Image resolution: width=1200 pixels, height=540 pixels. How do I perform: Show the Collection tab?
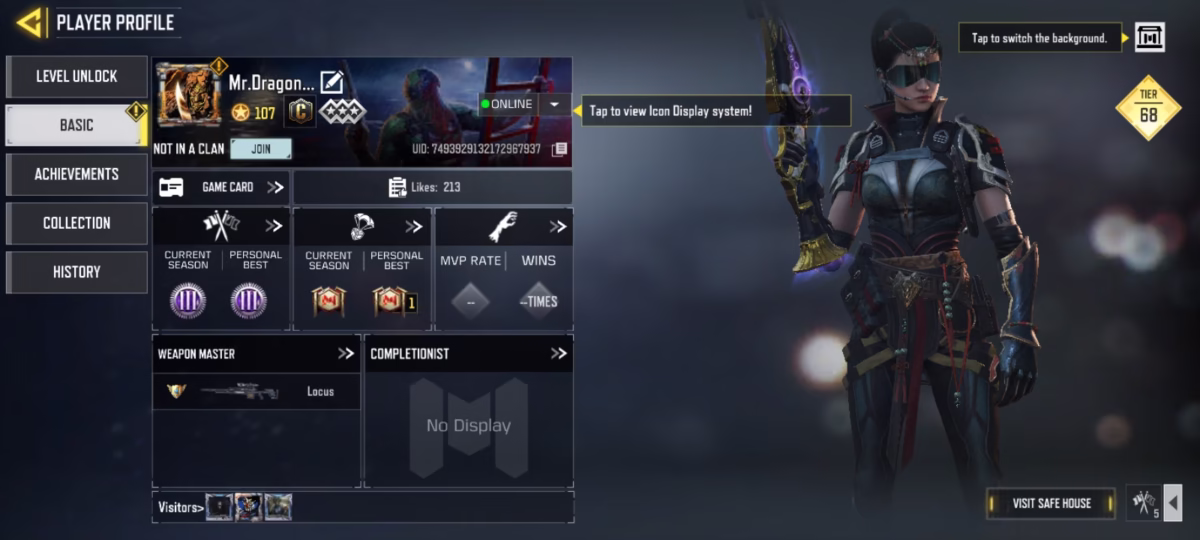coord(76,223)
